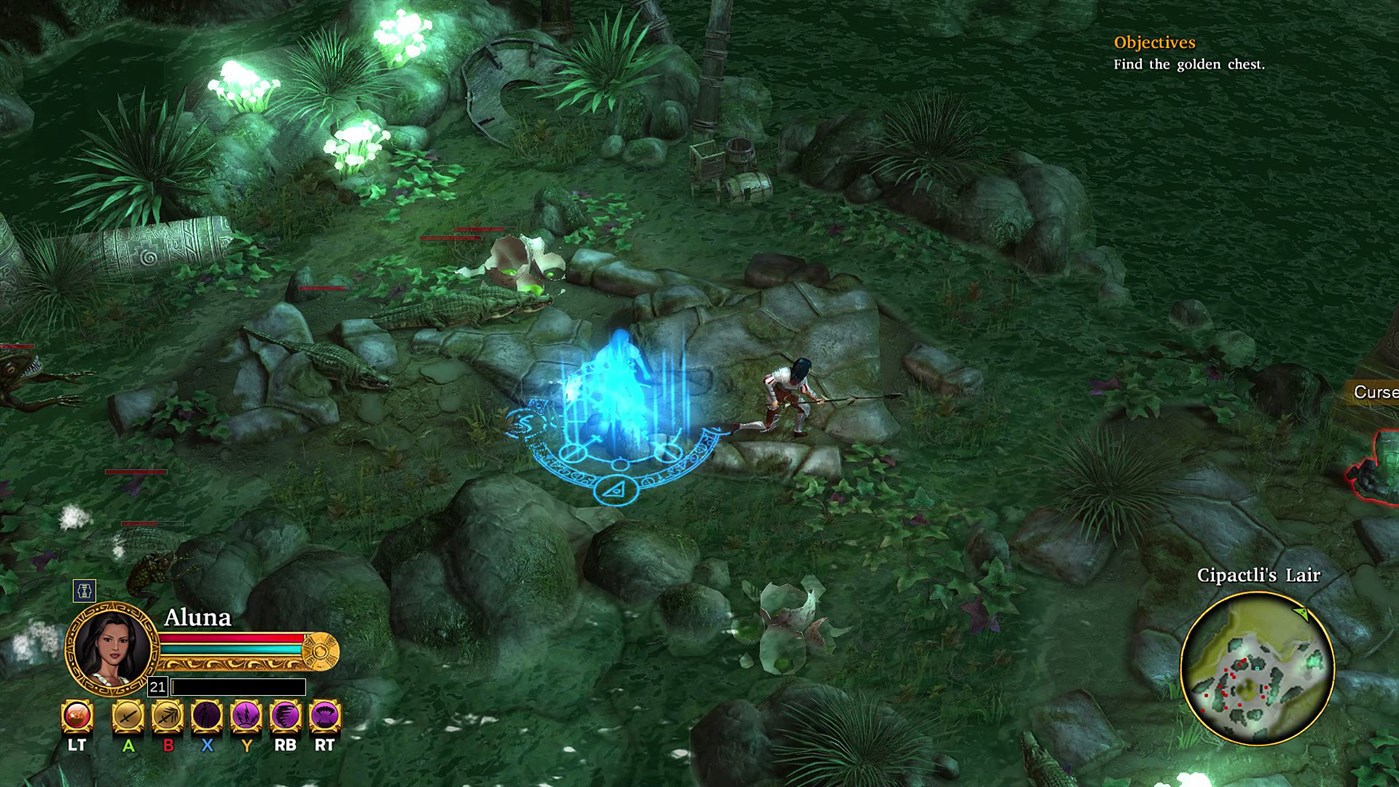Click the small idol icon above Aluna's portrait

(84, 591)
